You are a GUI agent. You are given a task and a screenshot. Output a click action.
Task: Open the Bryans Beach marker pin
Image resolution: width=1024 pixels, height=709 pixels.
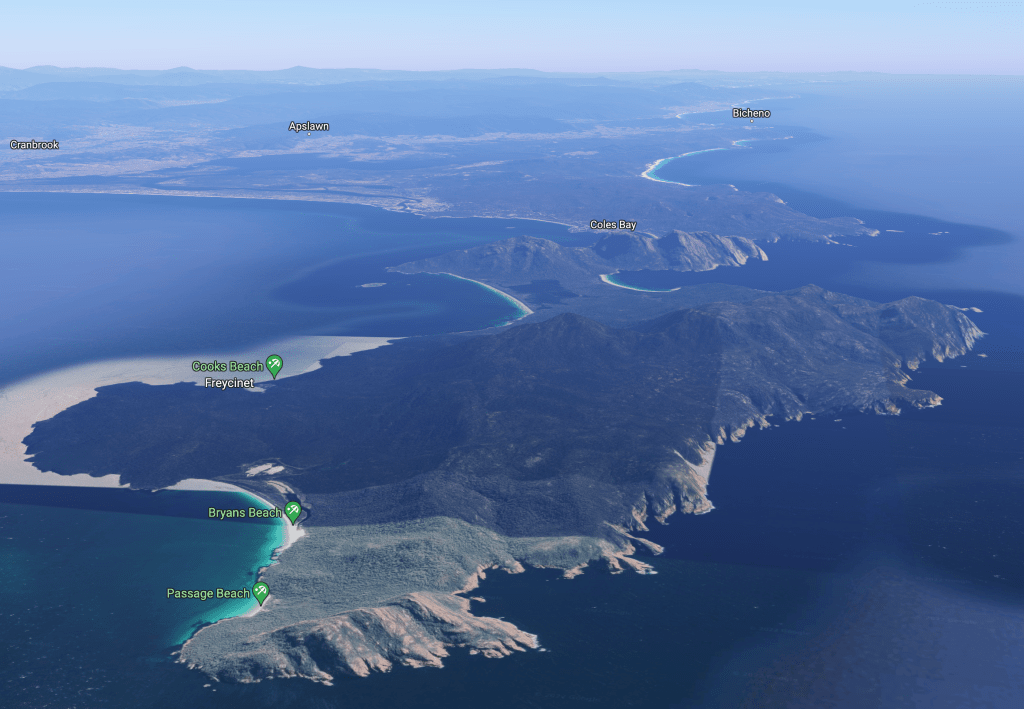[292, 511]
